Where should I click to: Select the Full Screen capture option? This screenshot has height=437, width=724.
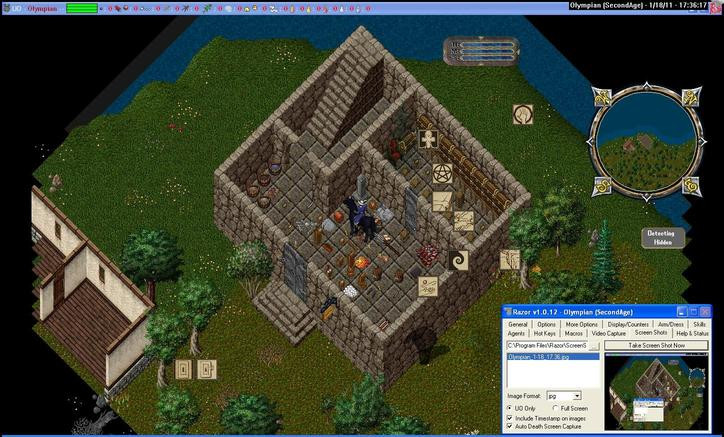pos(556,408)
